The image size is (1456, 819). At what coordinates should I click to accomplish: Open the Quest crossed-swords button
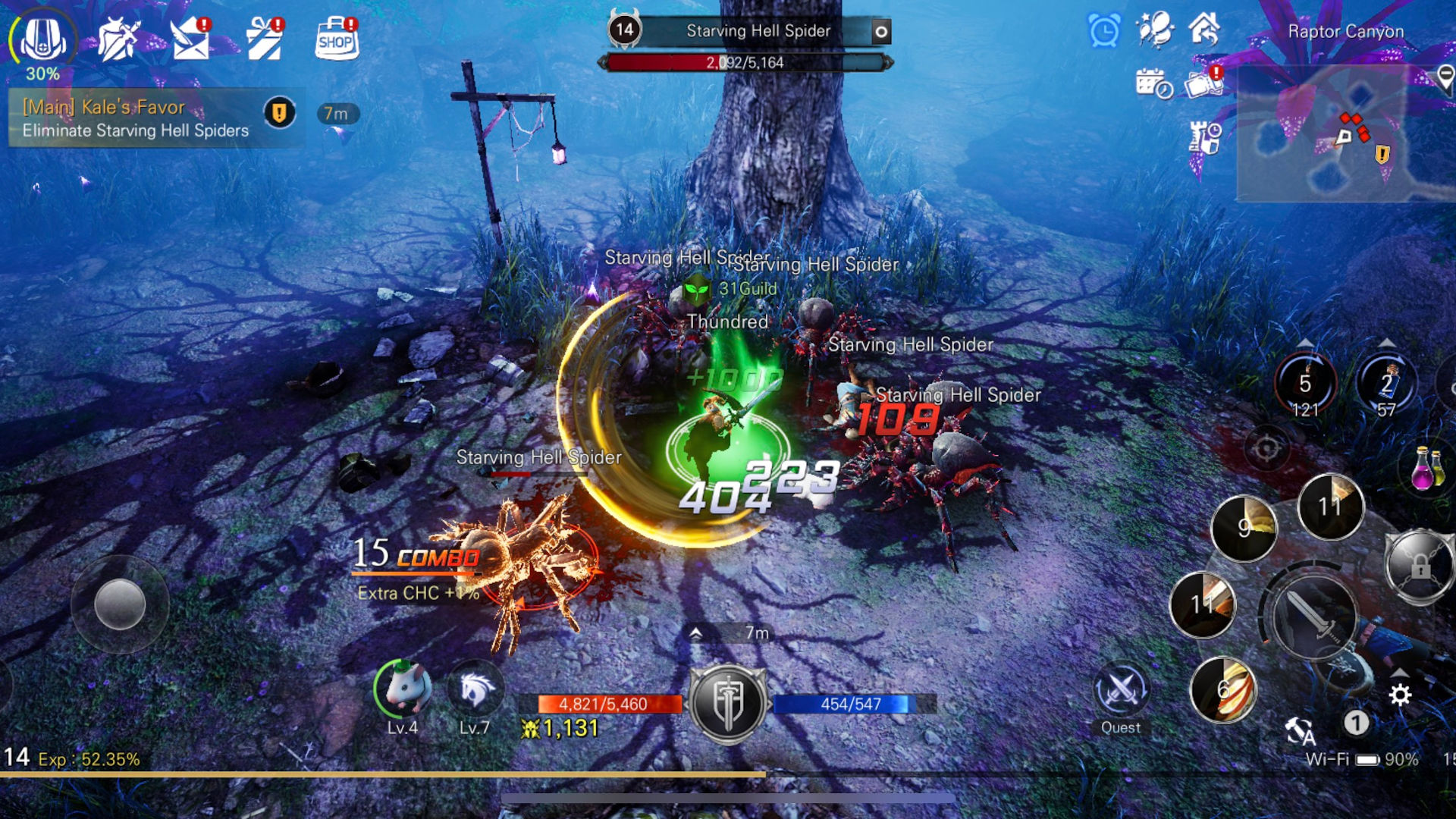point(1121,692)
